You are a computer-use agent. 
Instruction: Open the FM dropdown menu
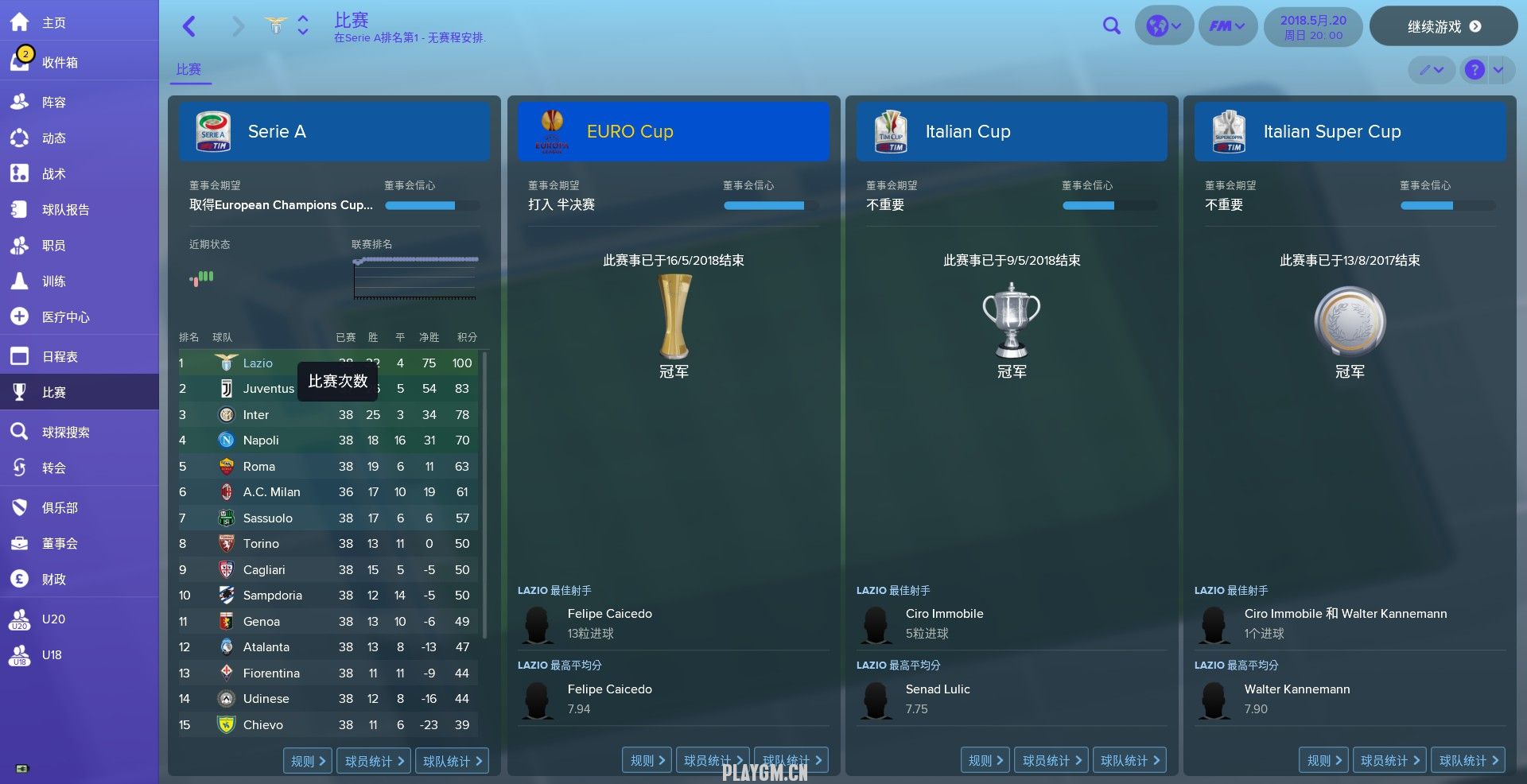[x=1227, y=26]
